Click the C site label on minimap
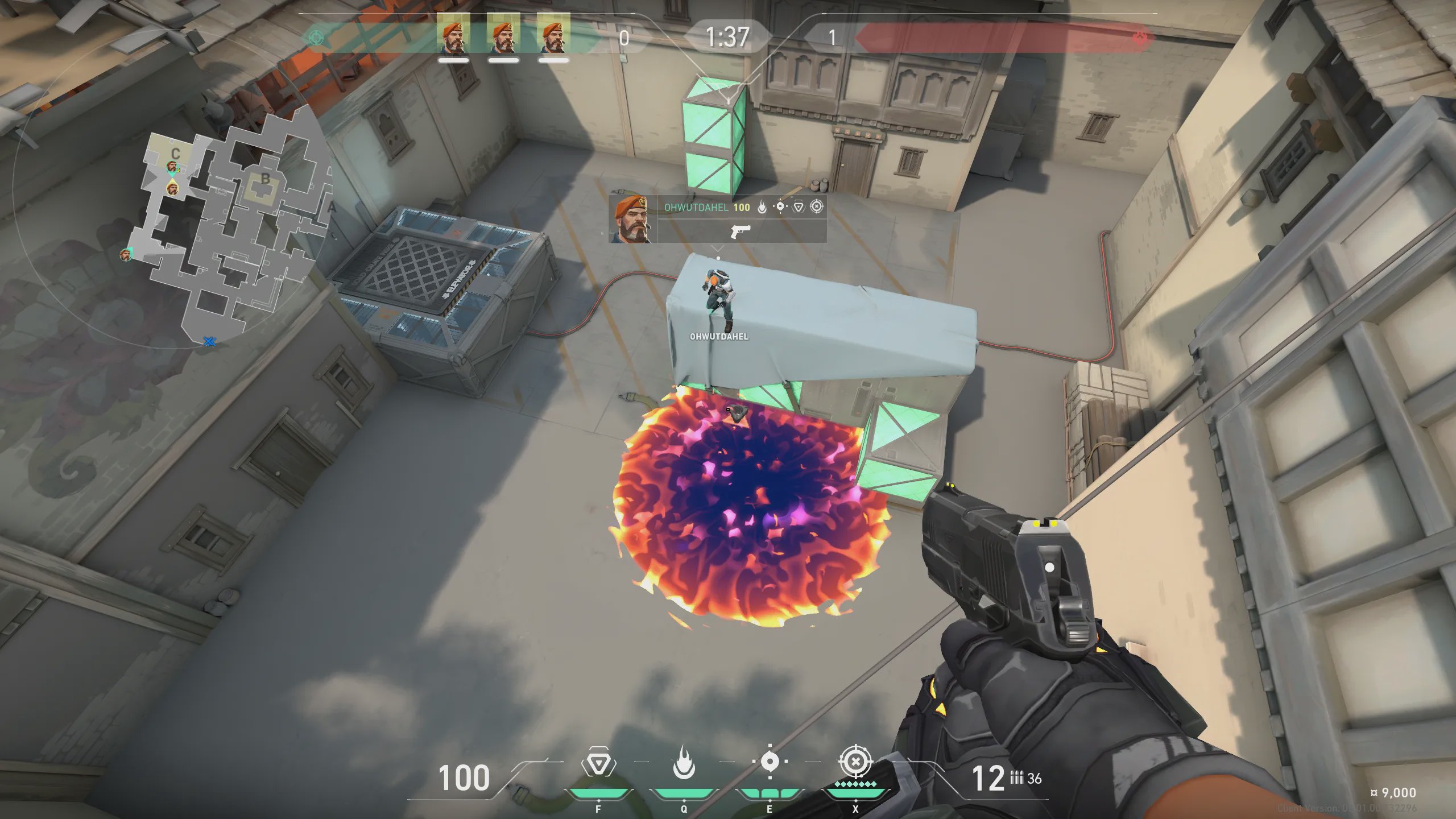 (x=175, y=153)
